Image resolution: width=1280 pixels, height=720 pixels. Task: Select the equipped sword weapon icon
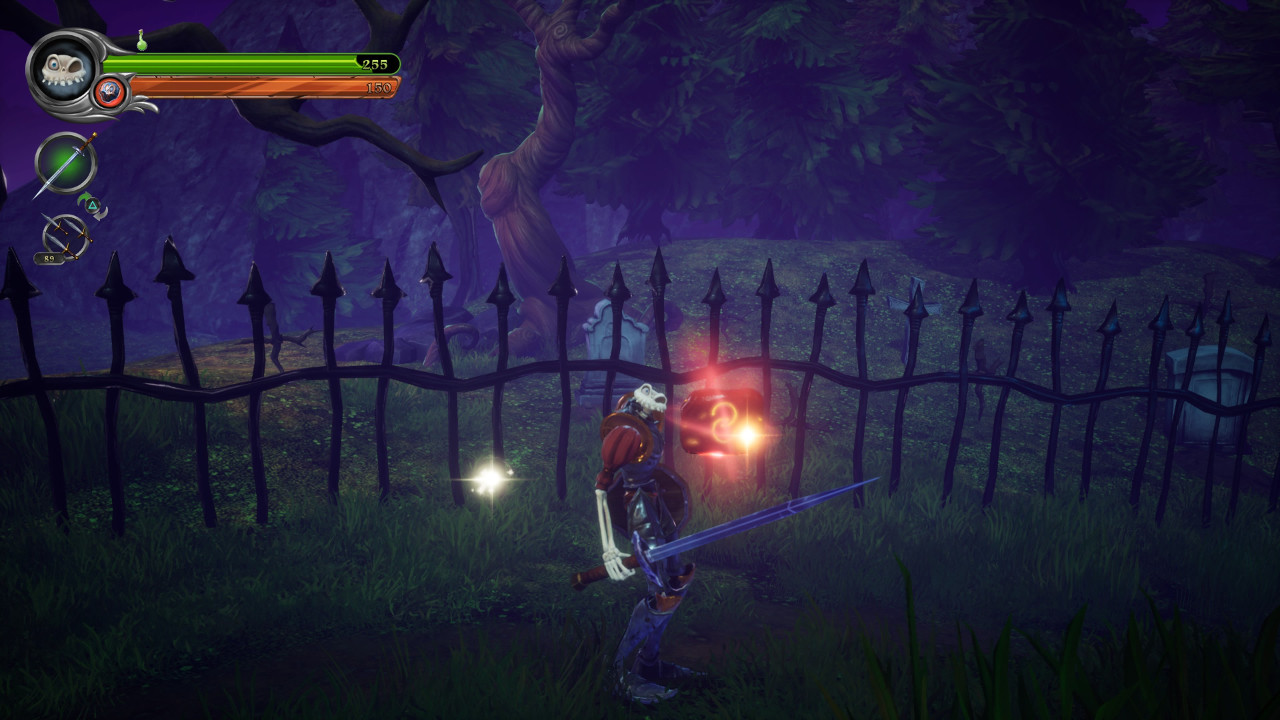66,163
